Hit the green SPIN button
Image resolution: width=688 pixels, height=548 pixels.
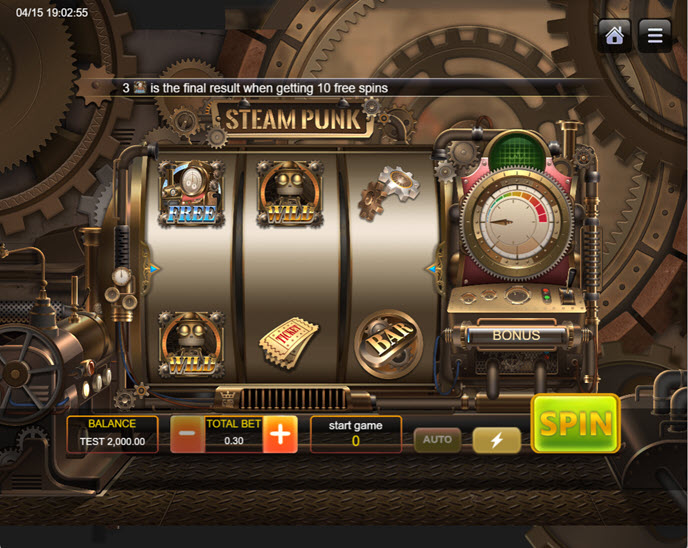point(575,424)
